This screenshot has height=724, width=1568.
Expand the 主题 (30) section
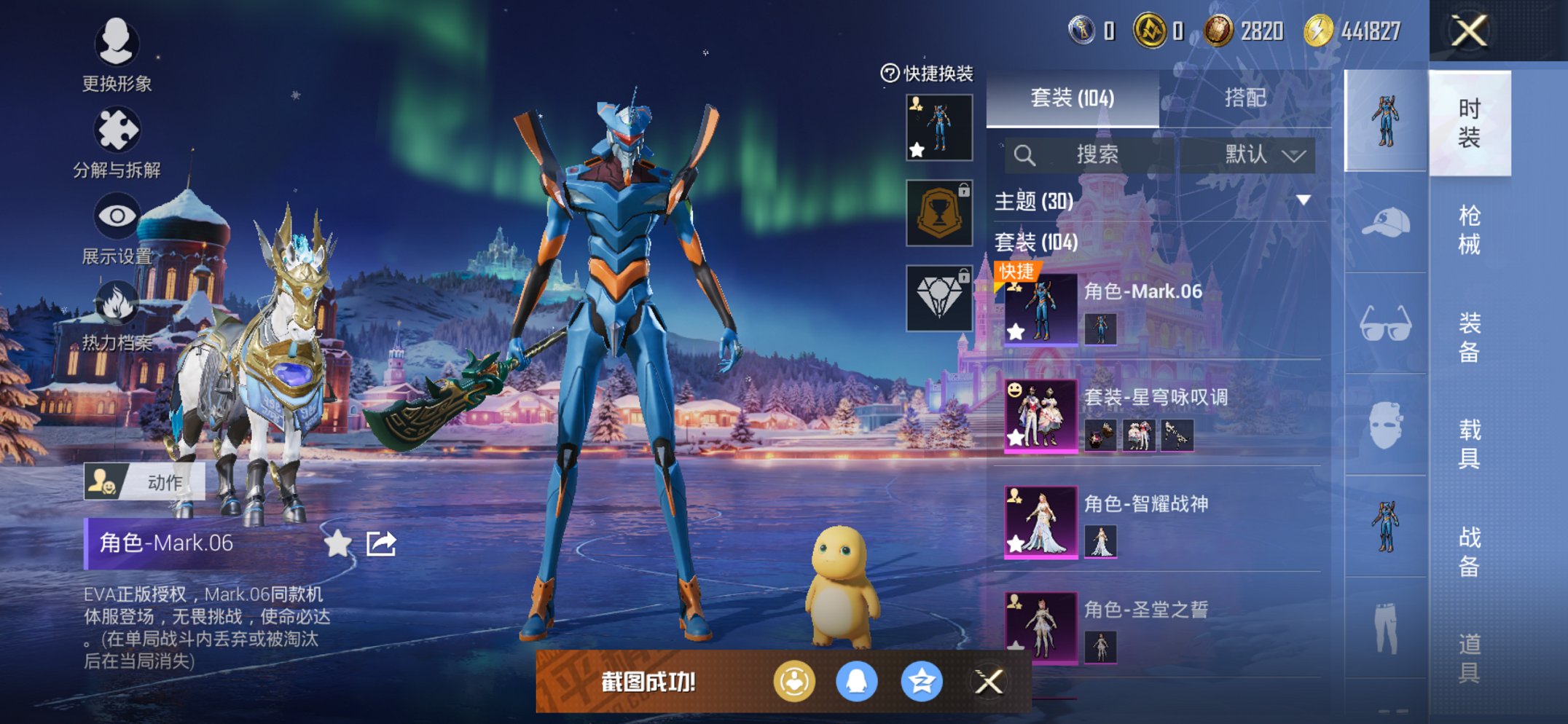click(x=1303, y=200)
